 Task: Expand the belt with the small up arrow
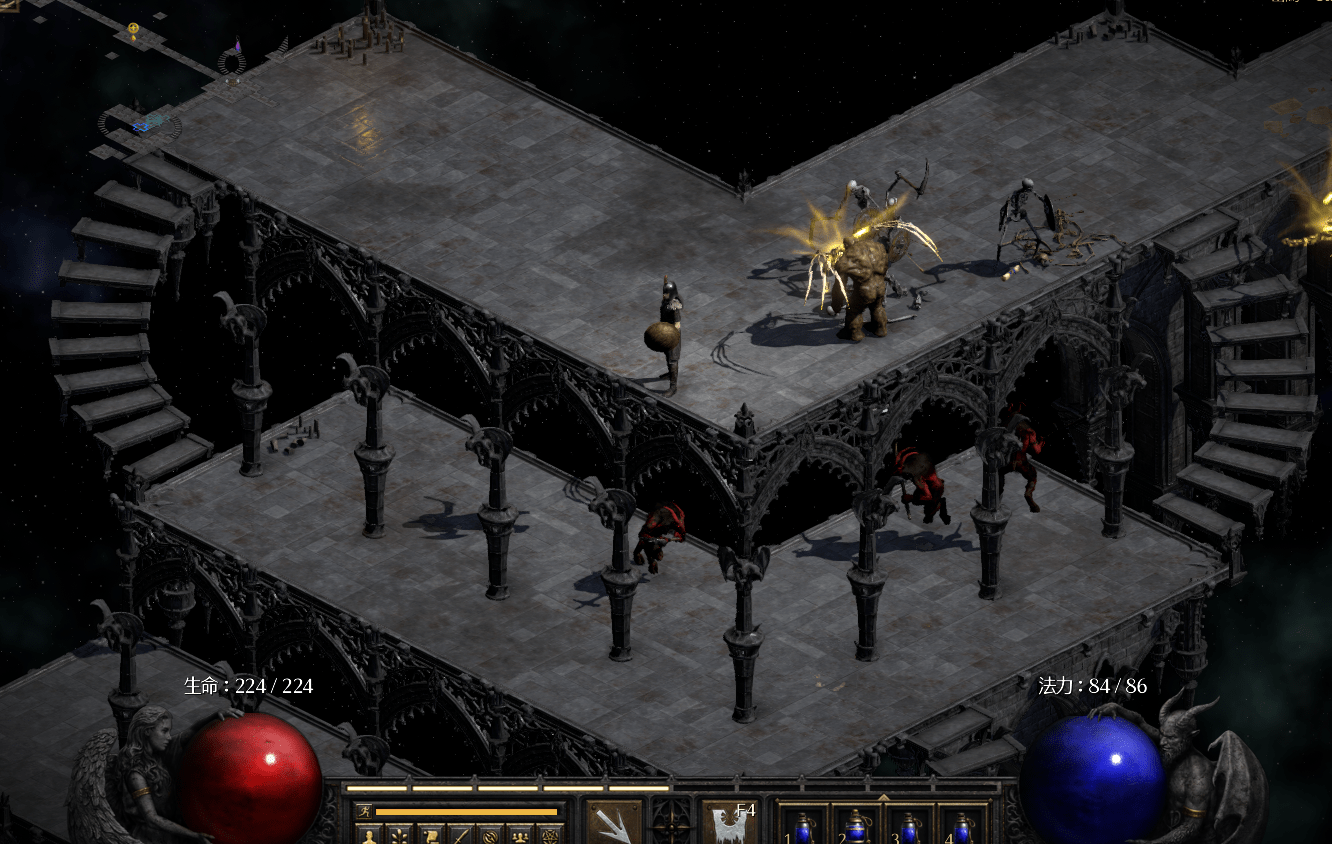(883, 798)
